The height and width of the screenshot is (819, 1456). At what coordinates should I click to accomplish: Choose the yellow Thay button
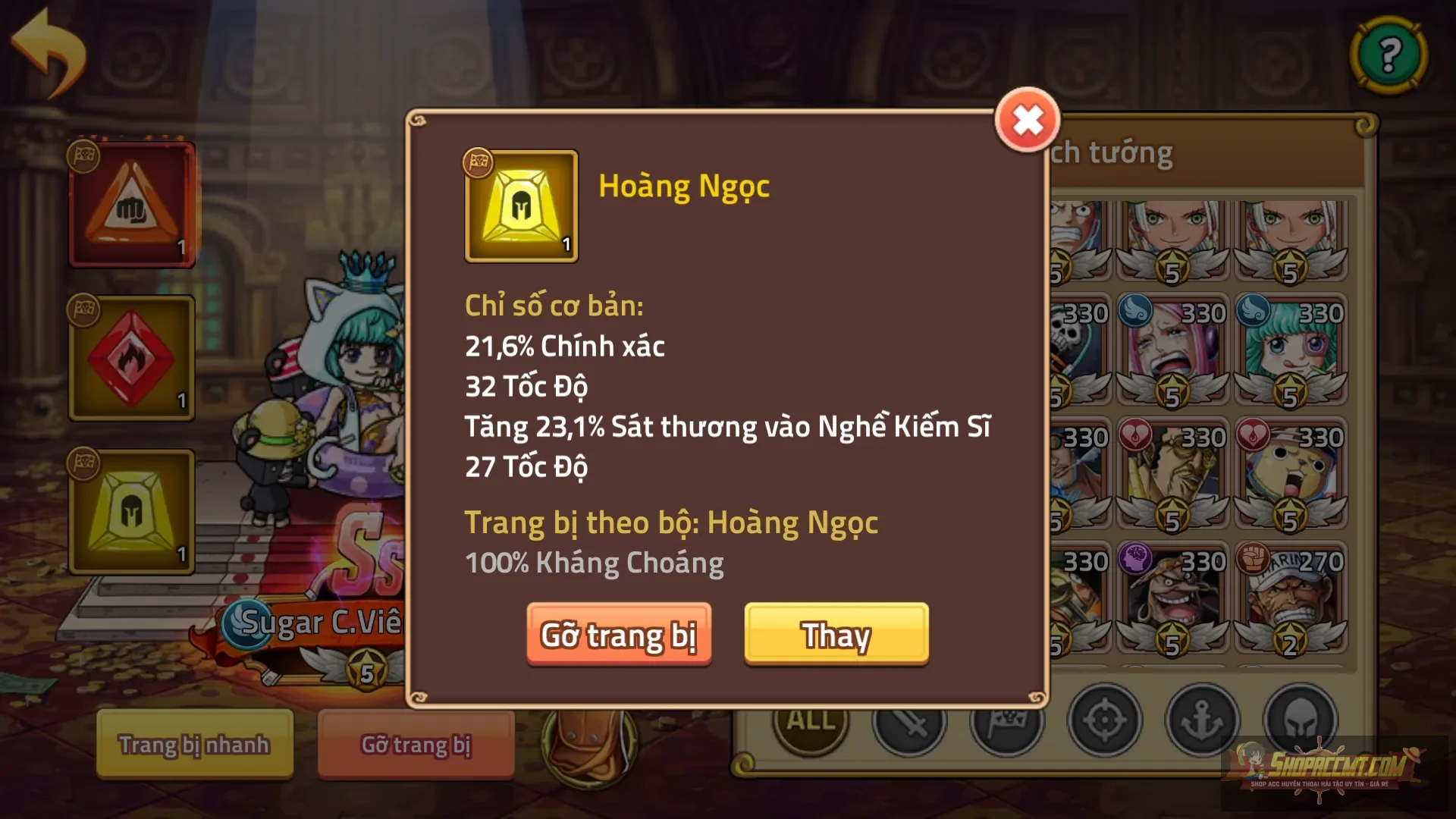tap(836, 635)
